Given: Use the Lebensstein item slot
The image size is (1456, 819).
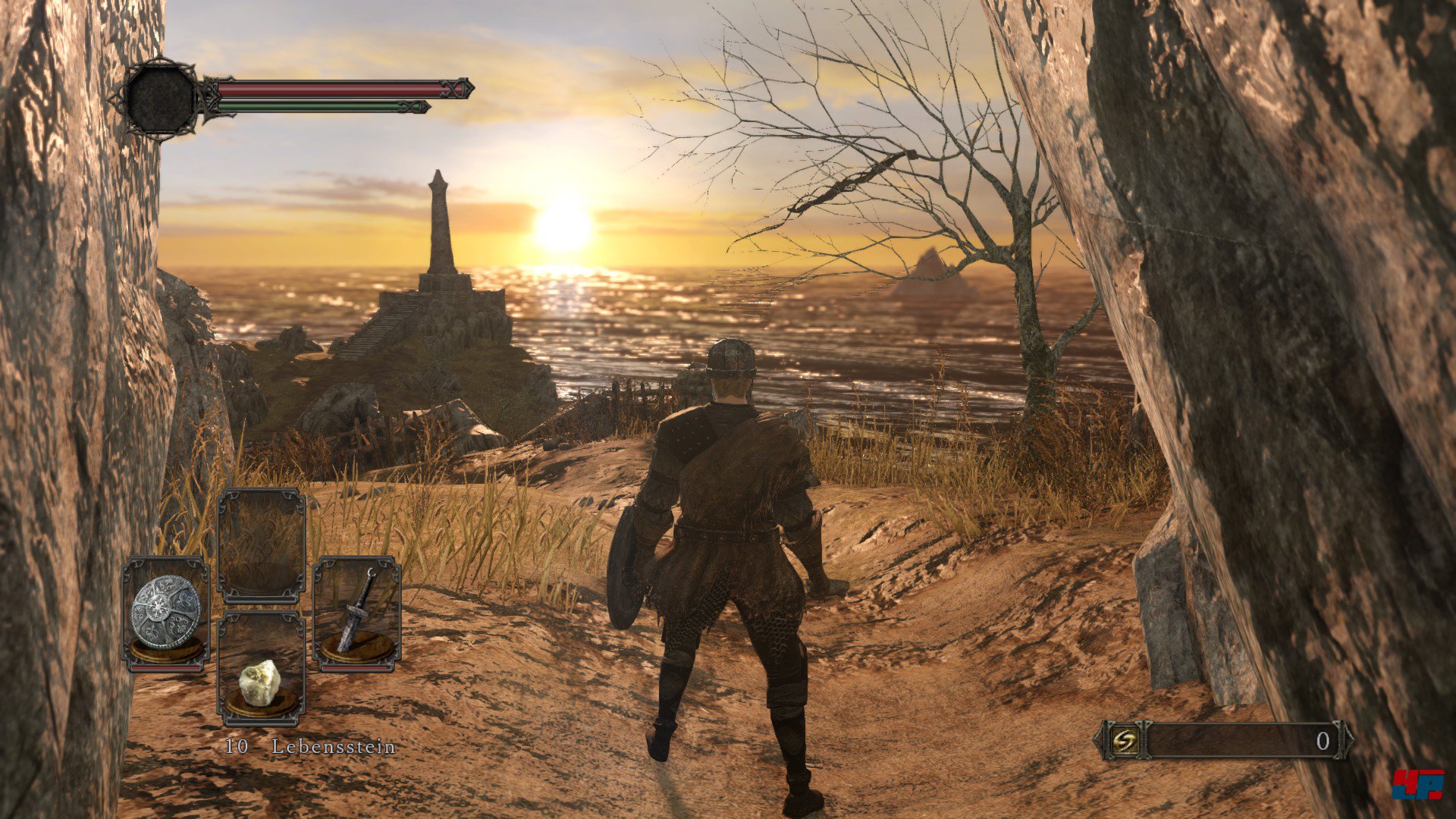Looking at the screenshot, I should click(261, 669).
